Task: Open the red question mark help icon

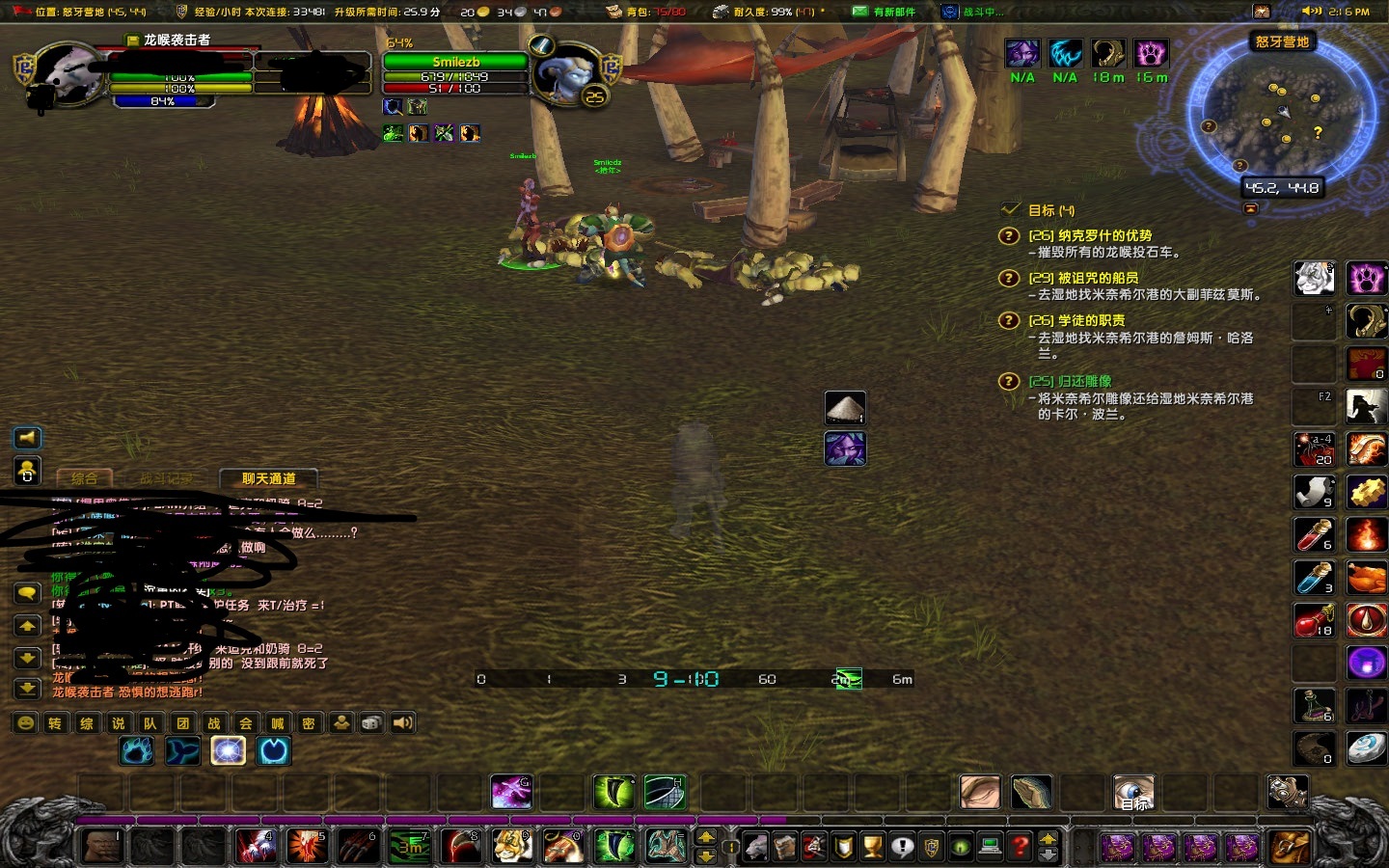Action: (x=1021, y=846)
